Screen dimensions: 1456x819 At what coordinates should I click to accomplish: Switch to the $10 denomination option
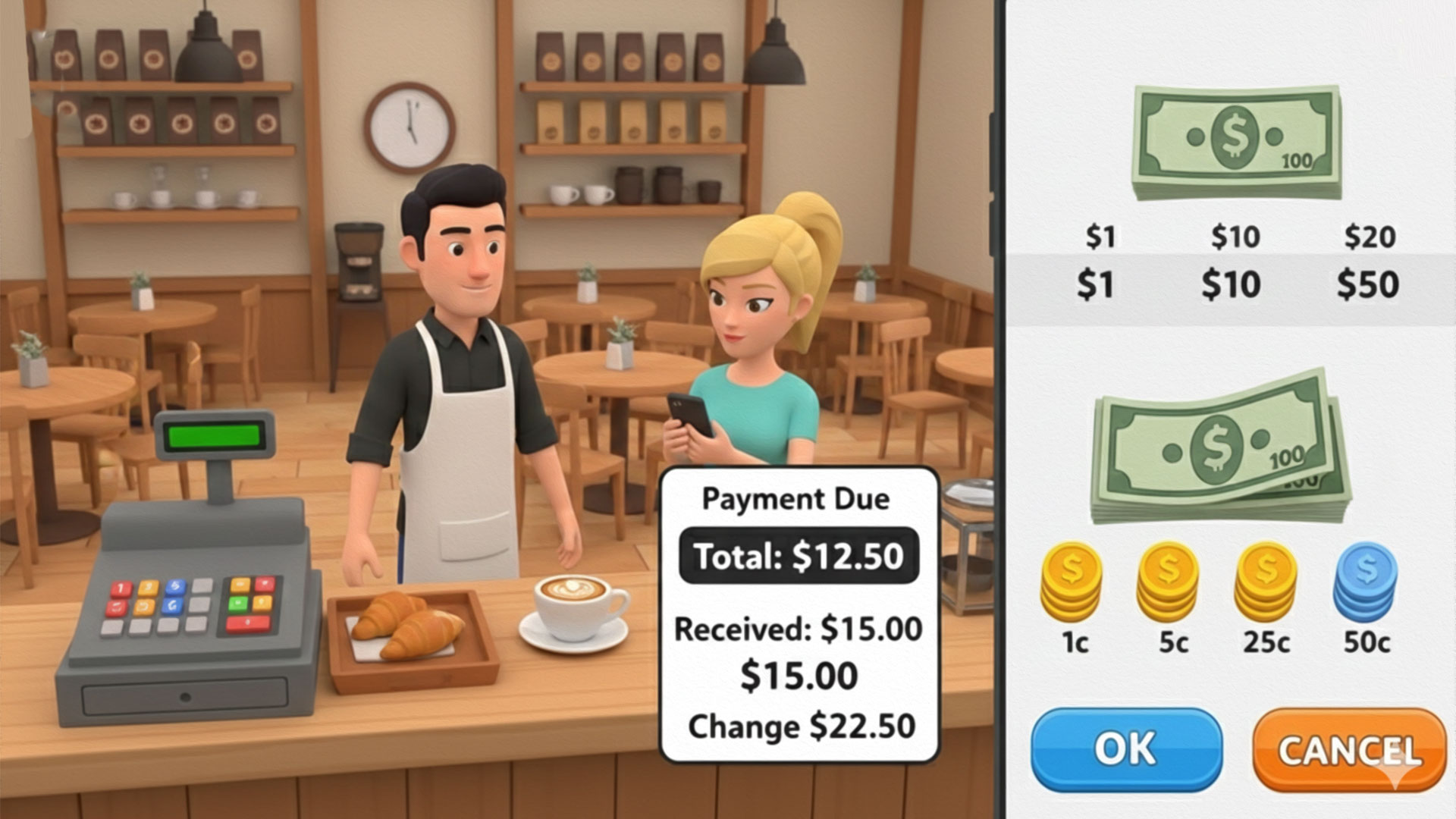(1236, 237)
